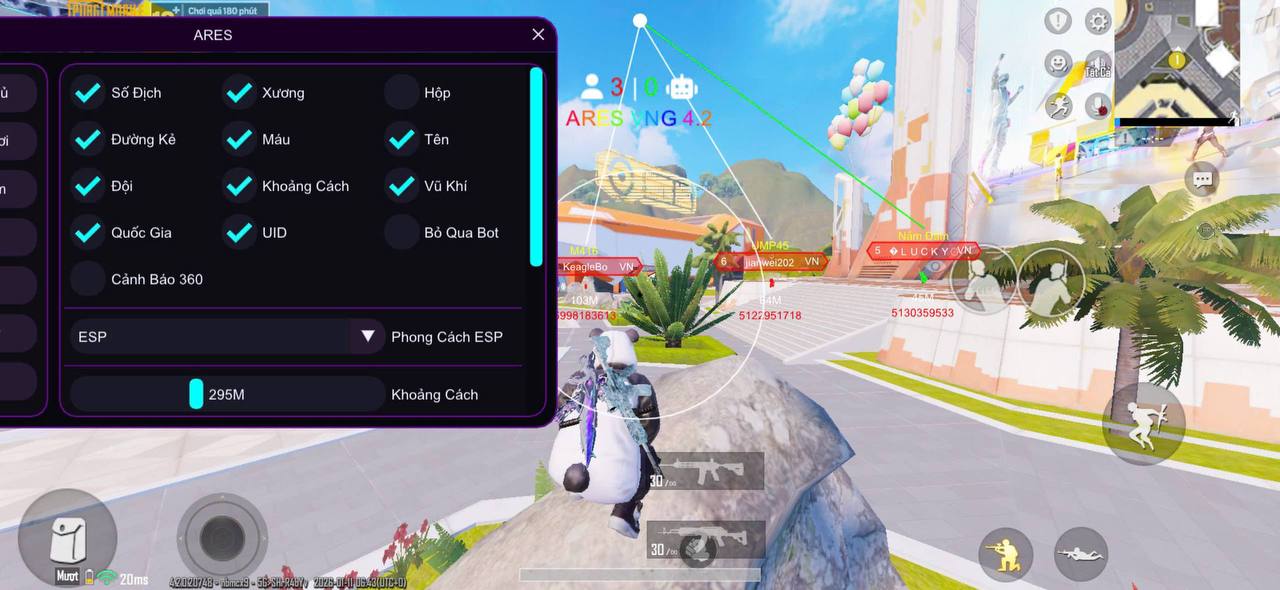Tap the prone stance button
Image resolution: width=1280 pixels, height=590 pixels.
[1081, 554]
